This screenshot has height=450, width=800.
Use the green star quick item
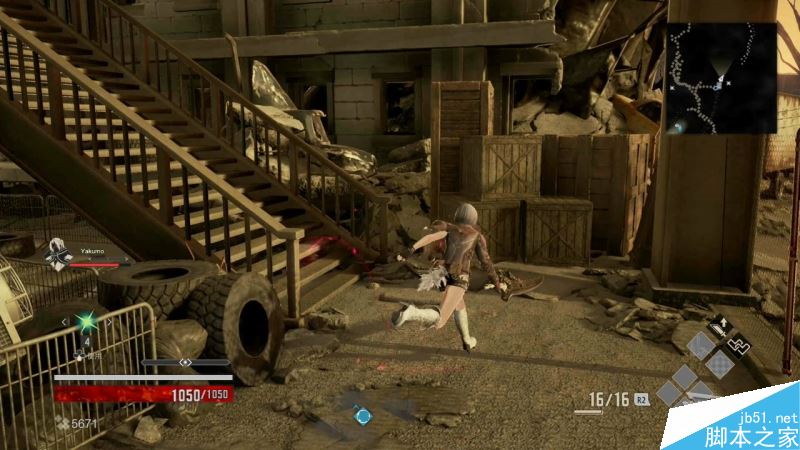coord(87,322)
